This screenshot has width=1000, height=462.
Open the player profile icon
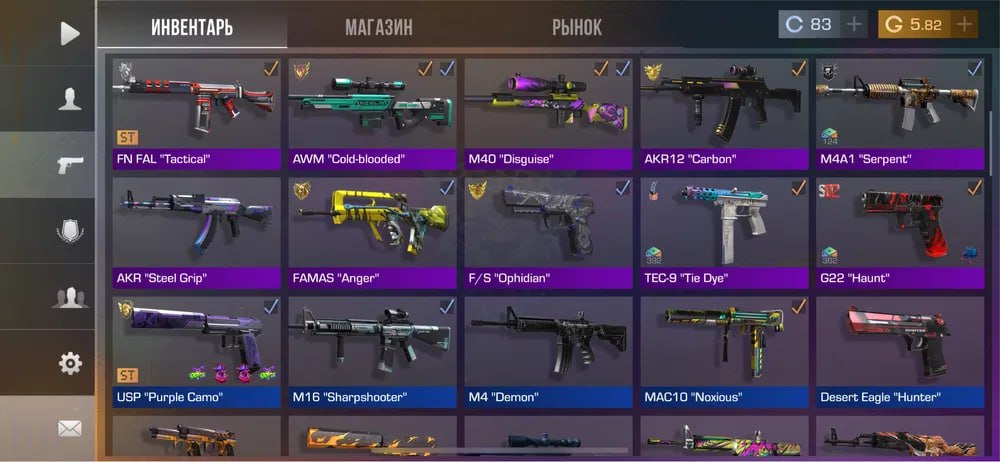pyautogui.click(x=69, y=99)
